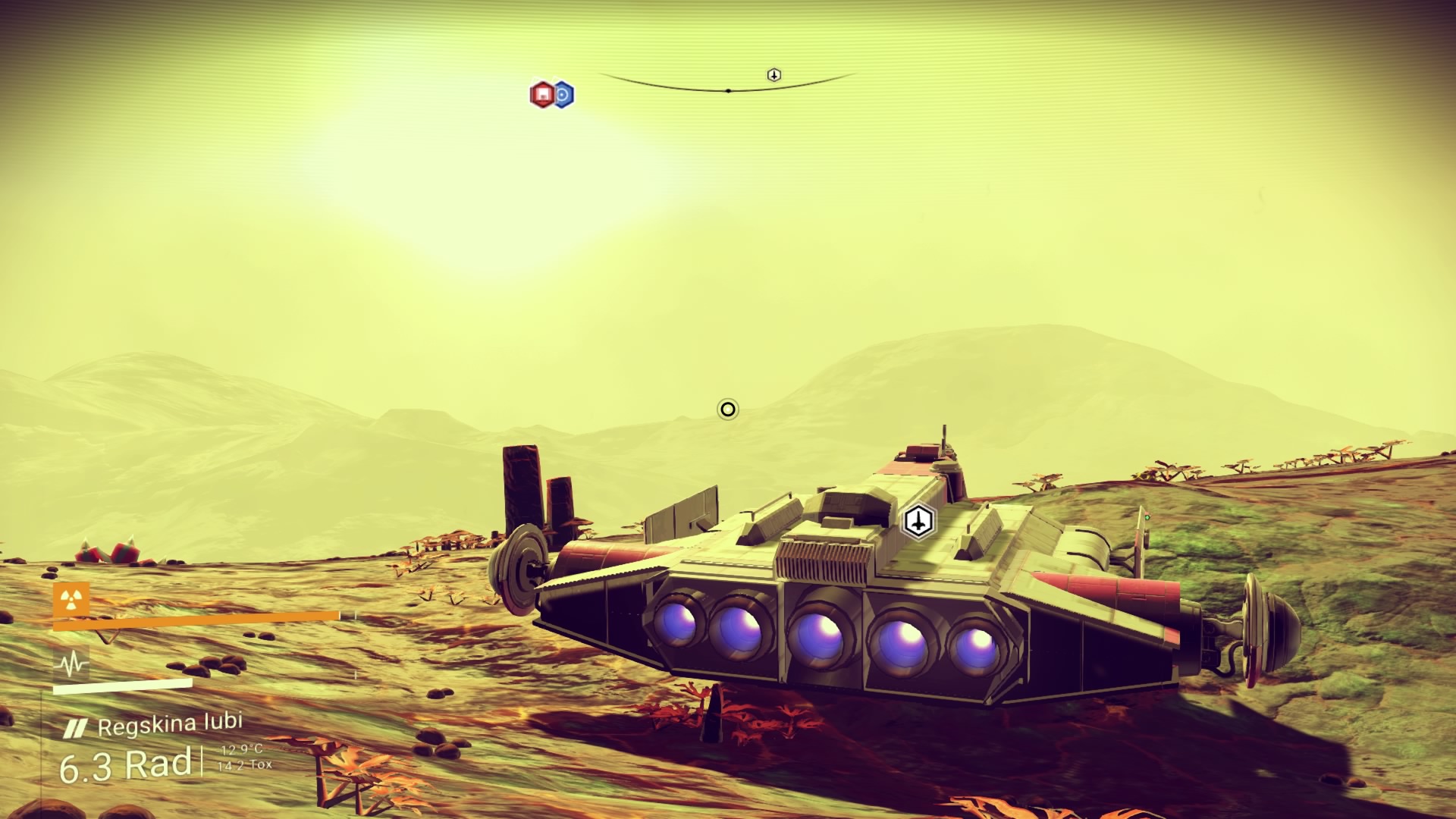Click the planet name Regskina Iubi

tap(170, 724)
